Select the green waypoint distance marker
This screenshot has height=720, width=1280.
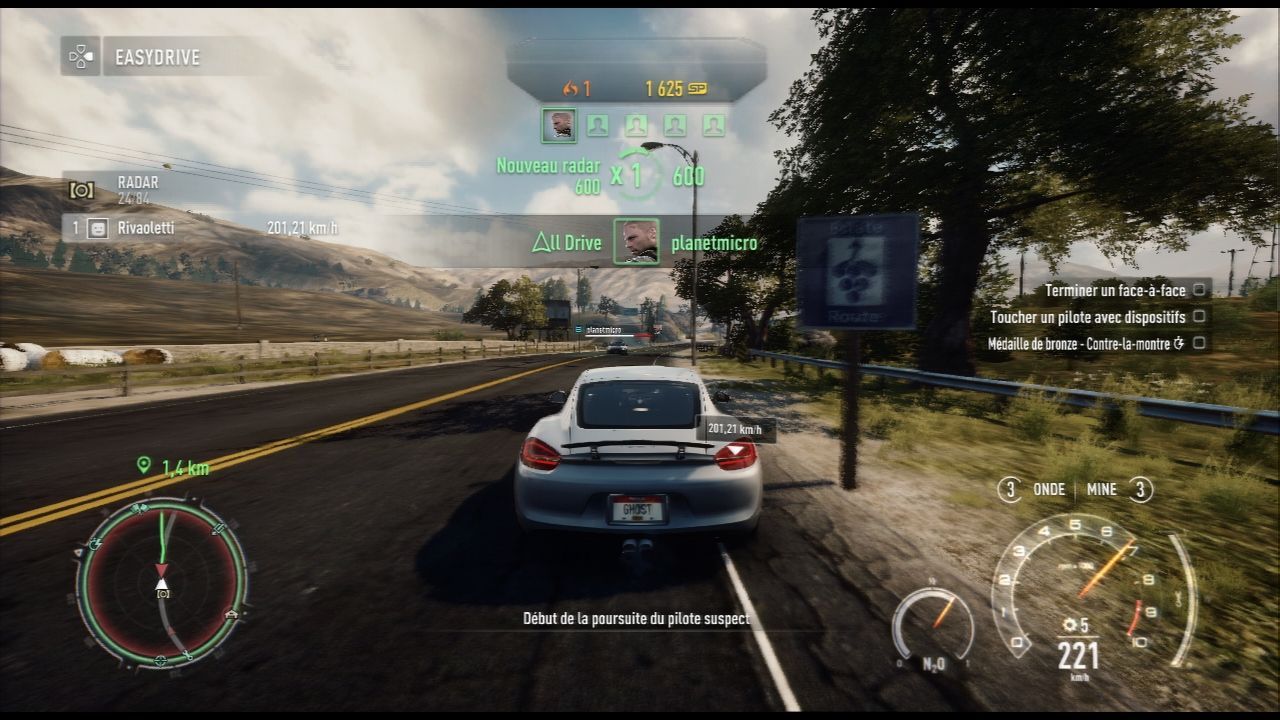coord(173,466)
